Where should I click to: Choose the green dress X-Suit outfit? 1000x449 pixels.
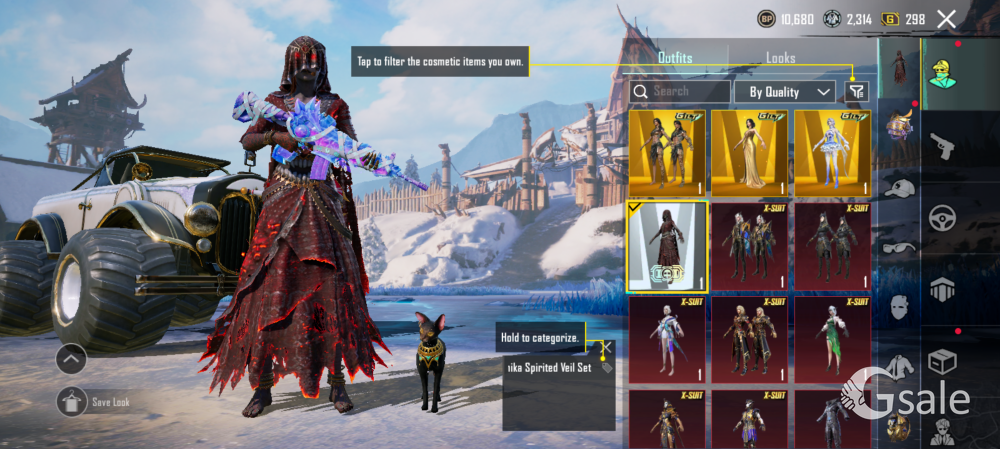coord(833,340)
